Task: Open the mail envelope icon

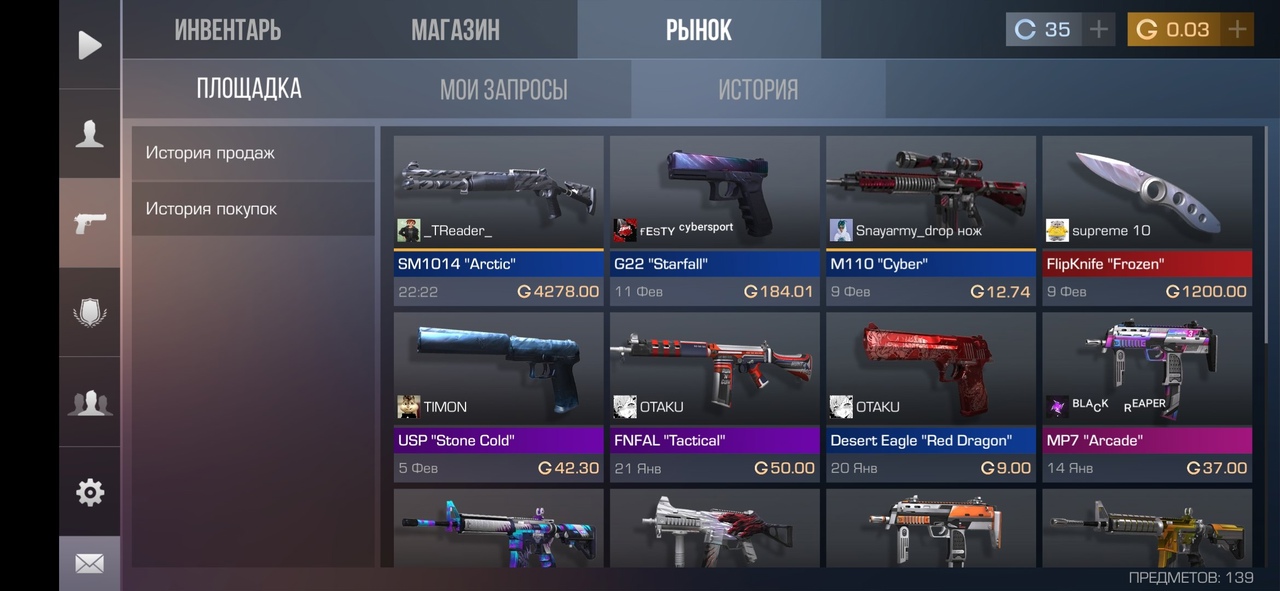Action: point(90,564)
